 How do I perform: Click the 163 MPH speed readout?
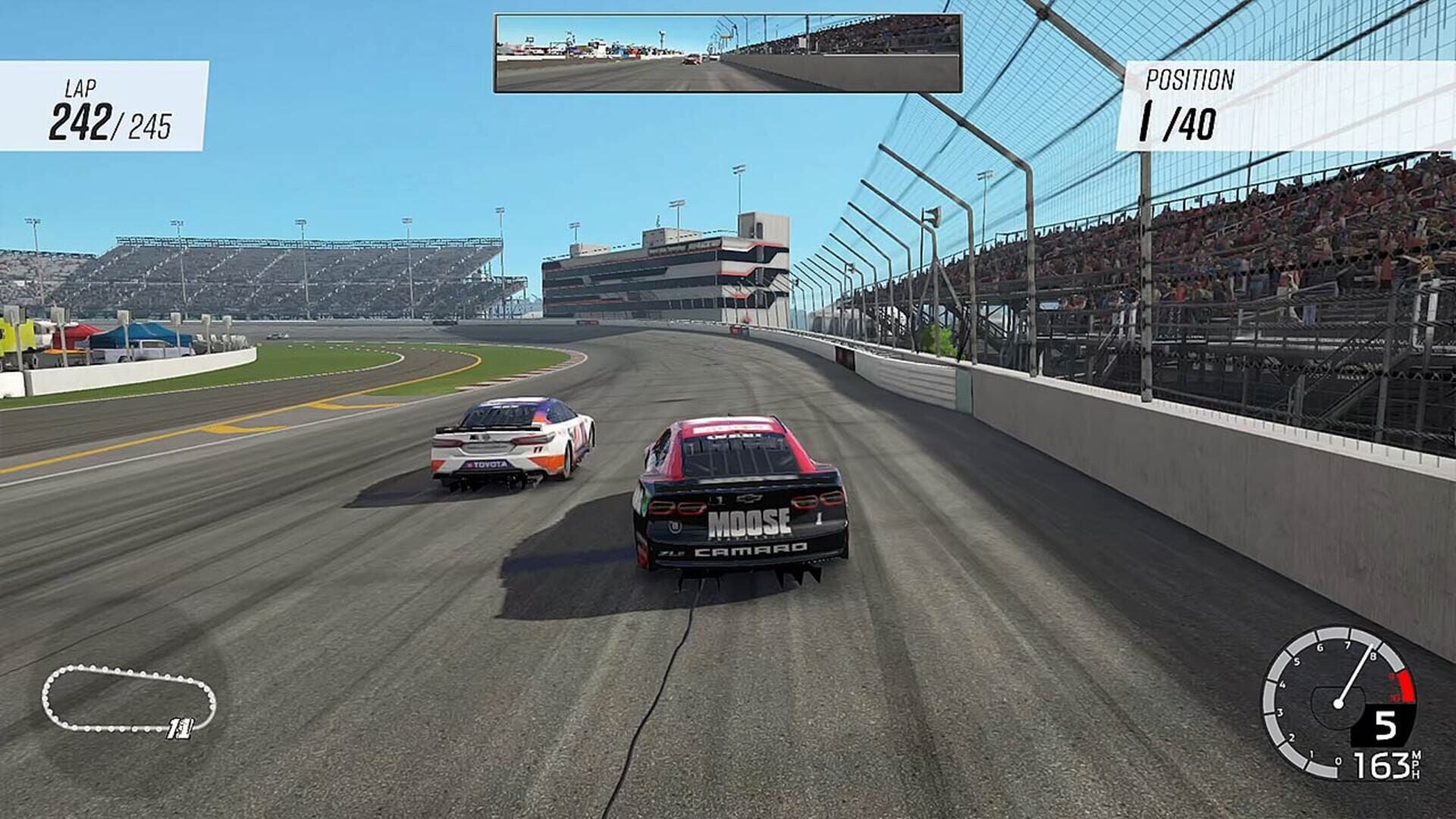click(x=1381, y=765)
